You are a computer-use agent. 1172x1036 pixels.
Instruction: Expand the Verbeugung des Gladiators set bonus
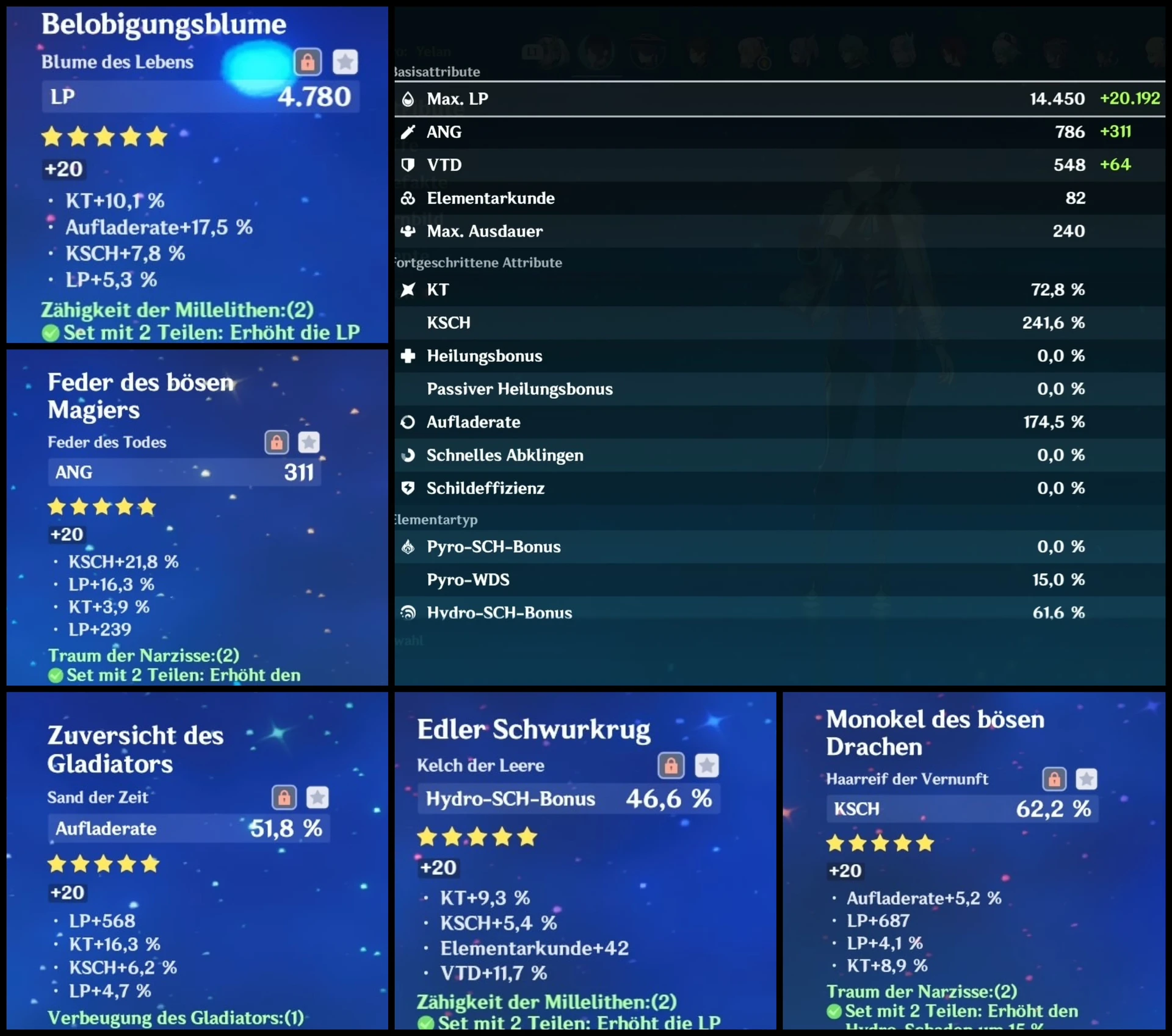click(176, 1018)
